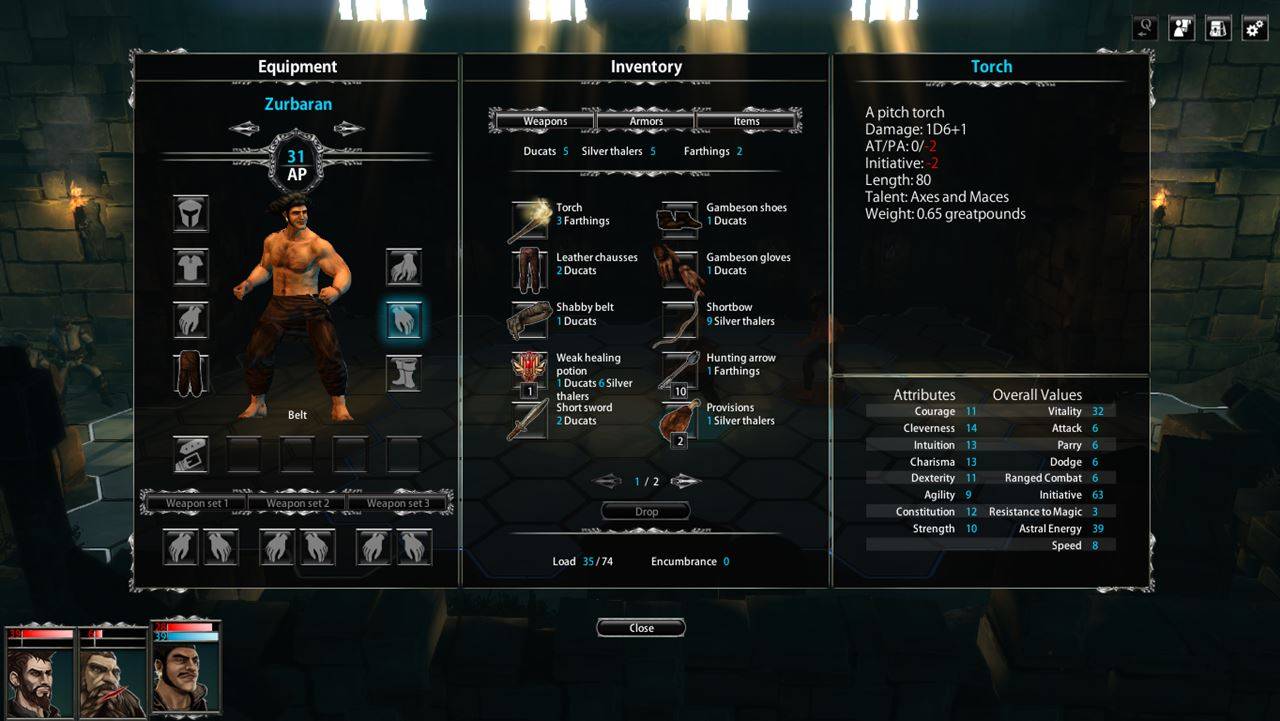Open Weapon set 2 tab
The height and width of the screenshot is (721, 1280).
pos(297,503)
